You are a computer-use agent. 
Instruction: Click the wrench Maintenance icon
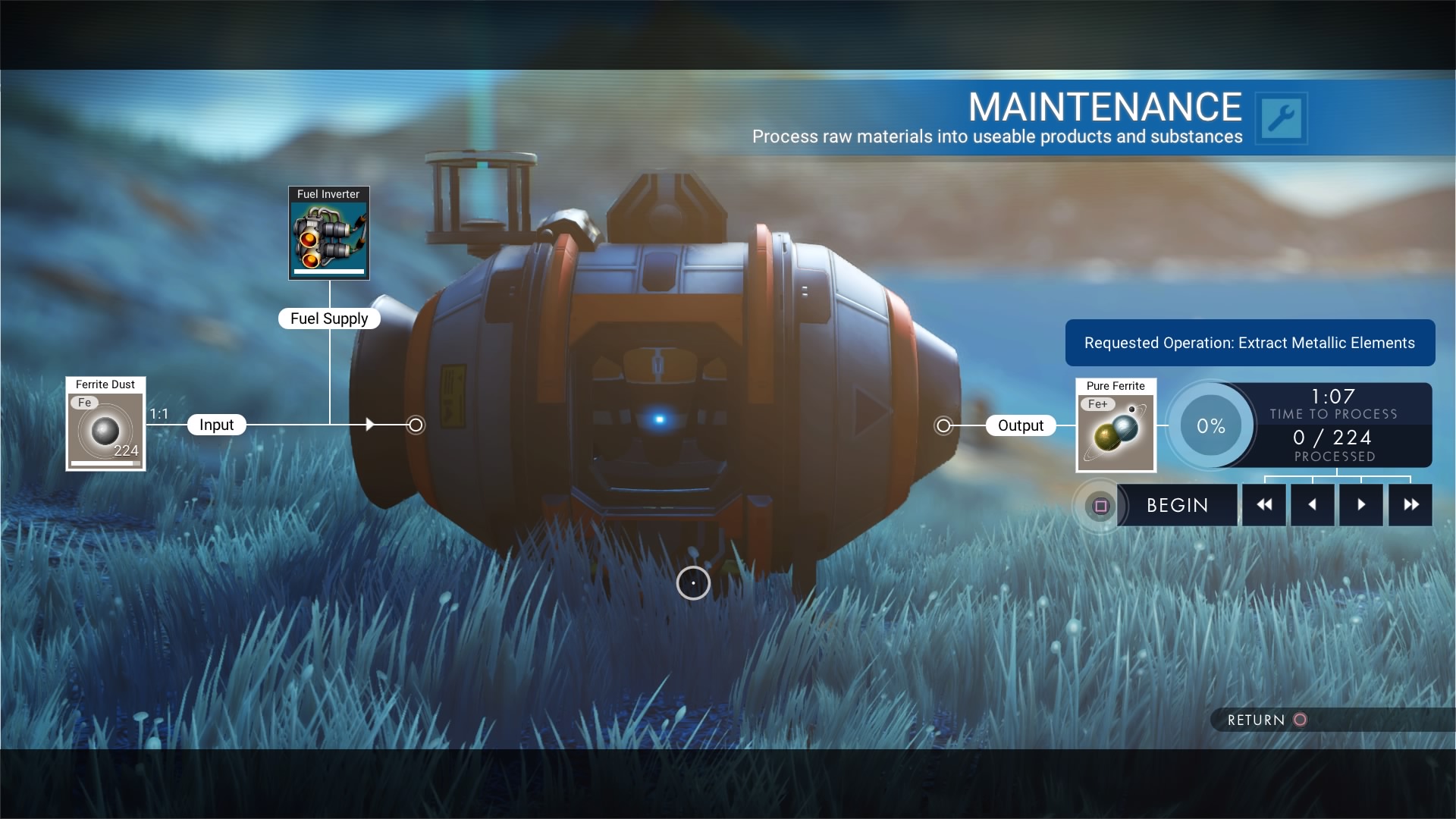tap(1283, 118)
